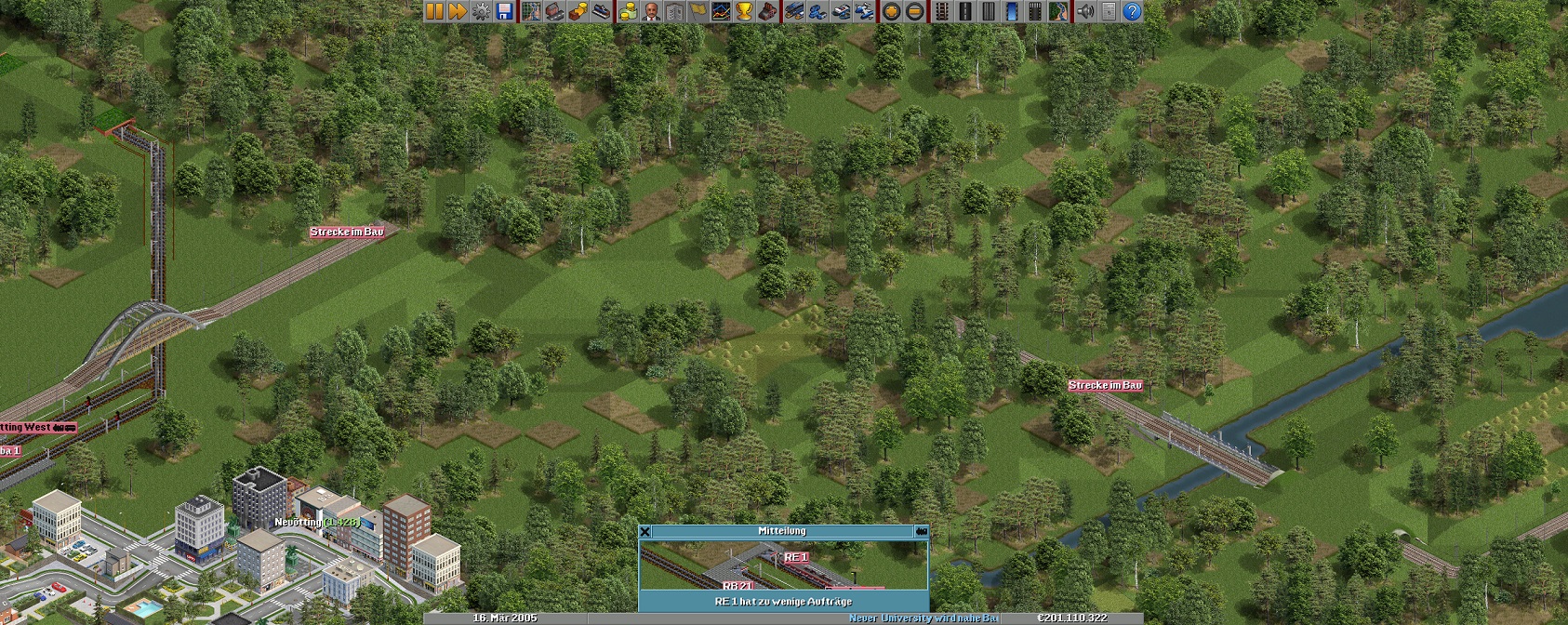
Task: Close the Mitteilung message window
Action: pos(645,531)
